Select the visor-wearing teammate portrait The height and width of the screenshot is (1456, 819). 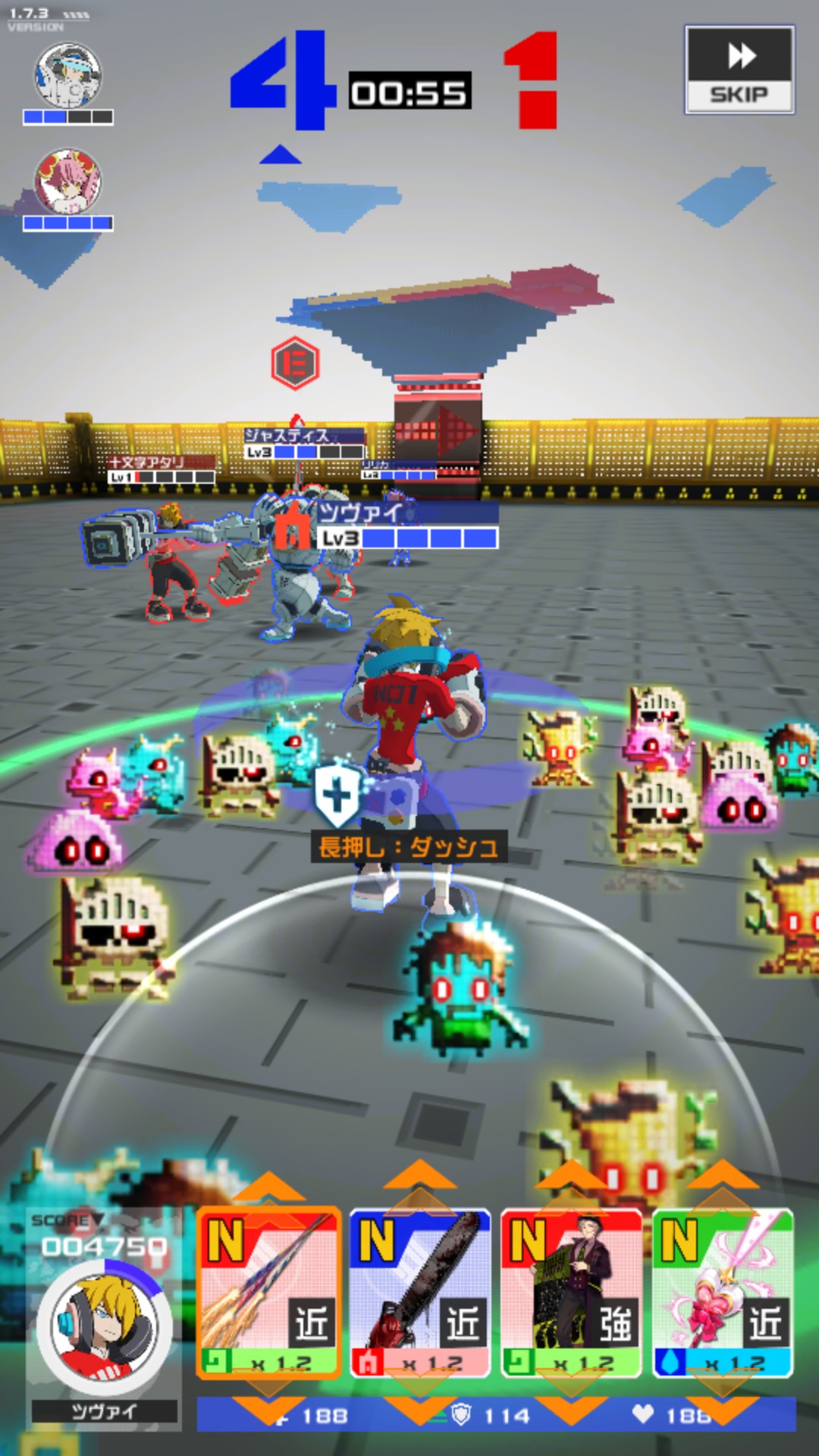coord(68,75)
